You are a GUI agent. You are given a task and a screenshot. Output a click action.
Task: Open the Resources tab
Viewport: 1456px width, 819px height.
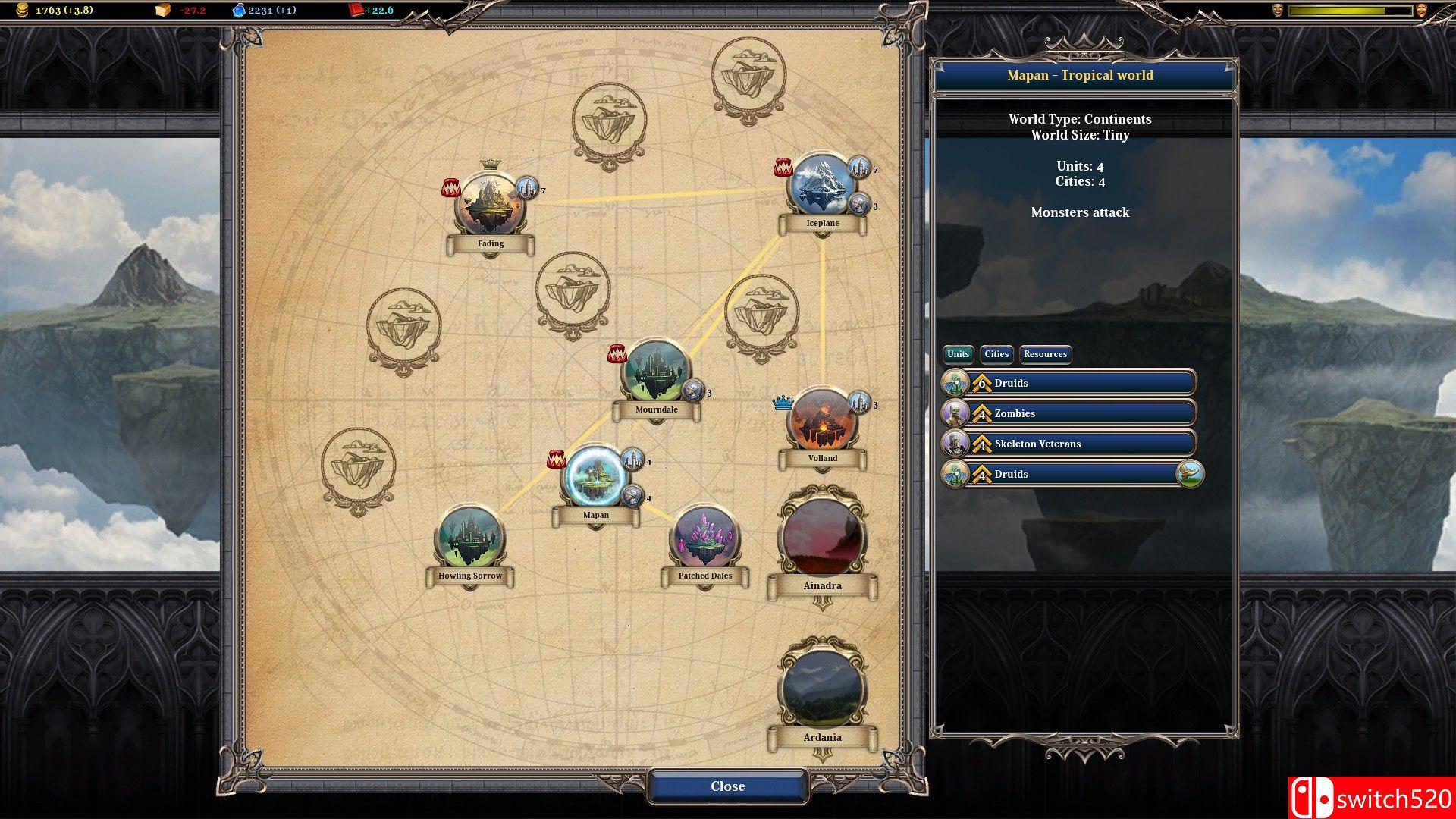tap(1045, 354)
